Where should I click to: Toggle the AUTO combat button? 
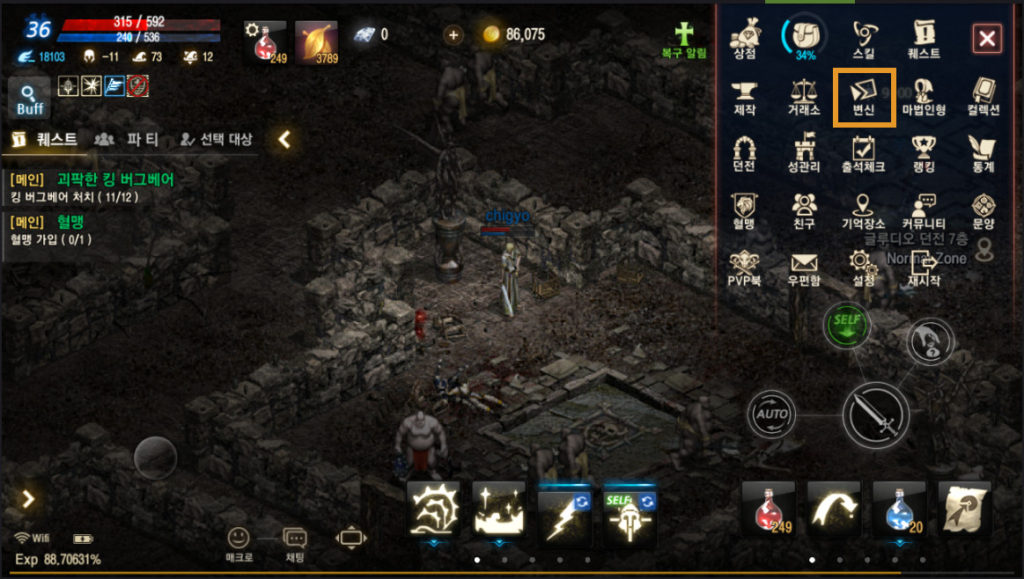pyautogui.click(x=772, y=414)
